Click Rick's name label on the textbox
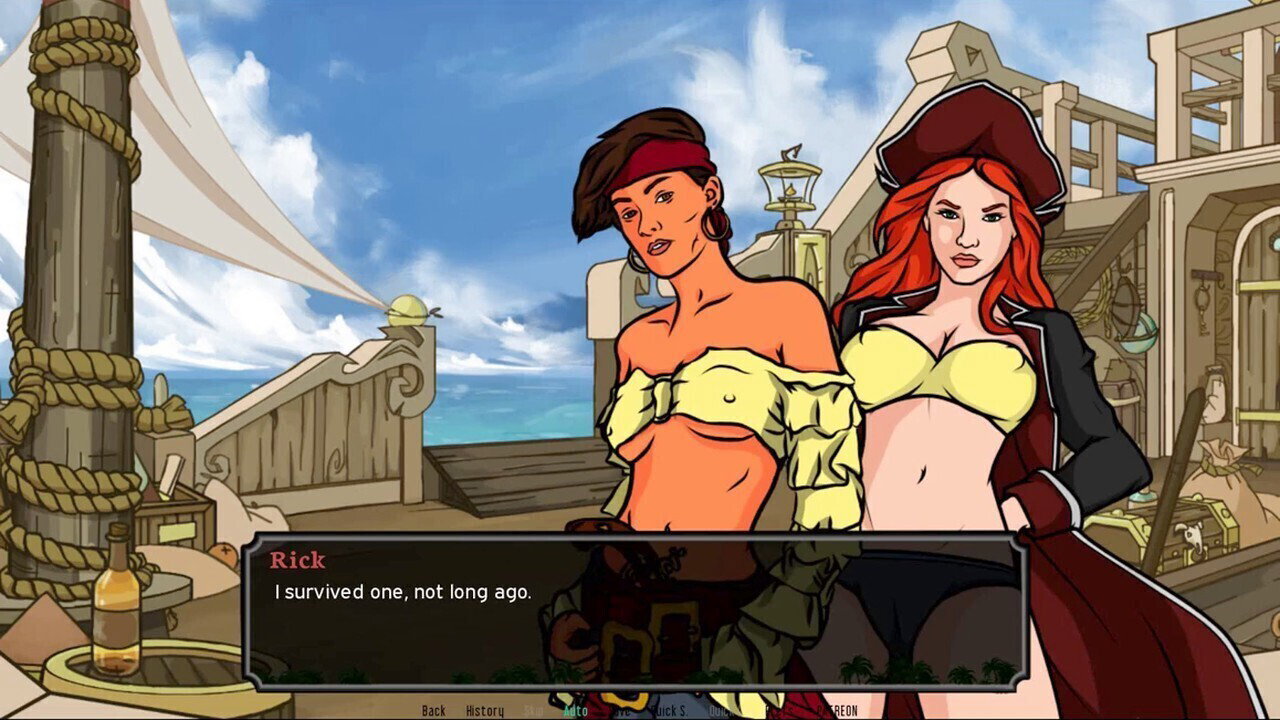The width and height of the screenshot is (1280, 720). tap(300, 560)
